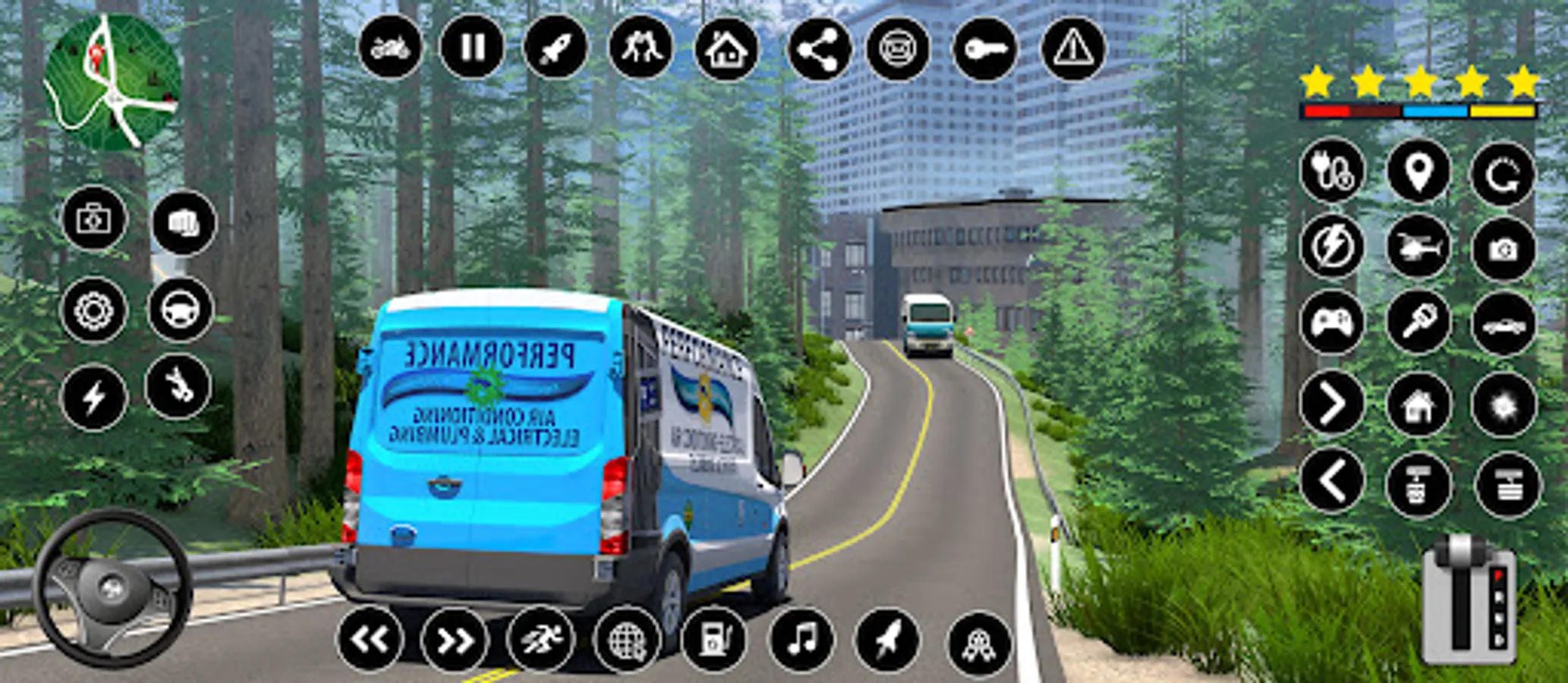1568x683 pixels.
Task: Open the location pin marker button
Action: pos(1418,172)
